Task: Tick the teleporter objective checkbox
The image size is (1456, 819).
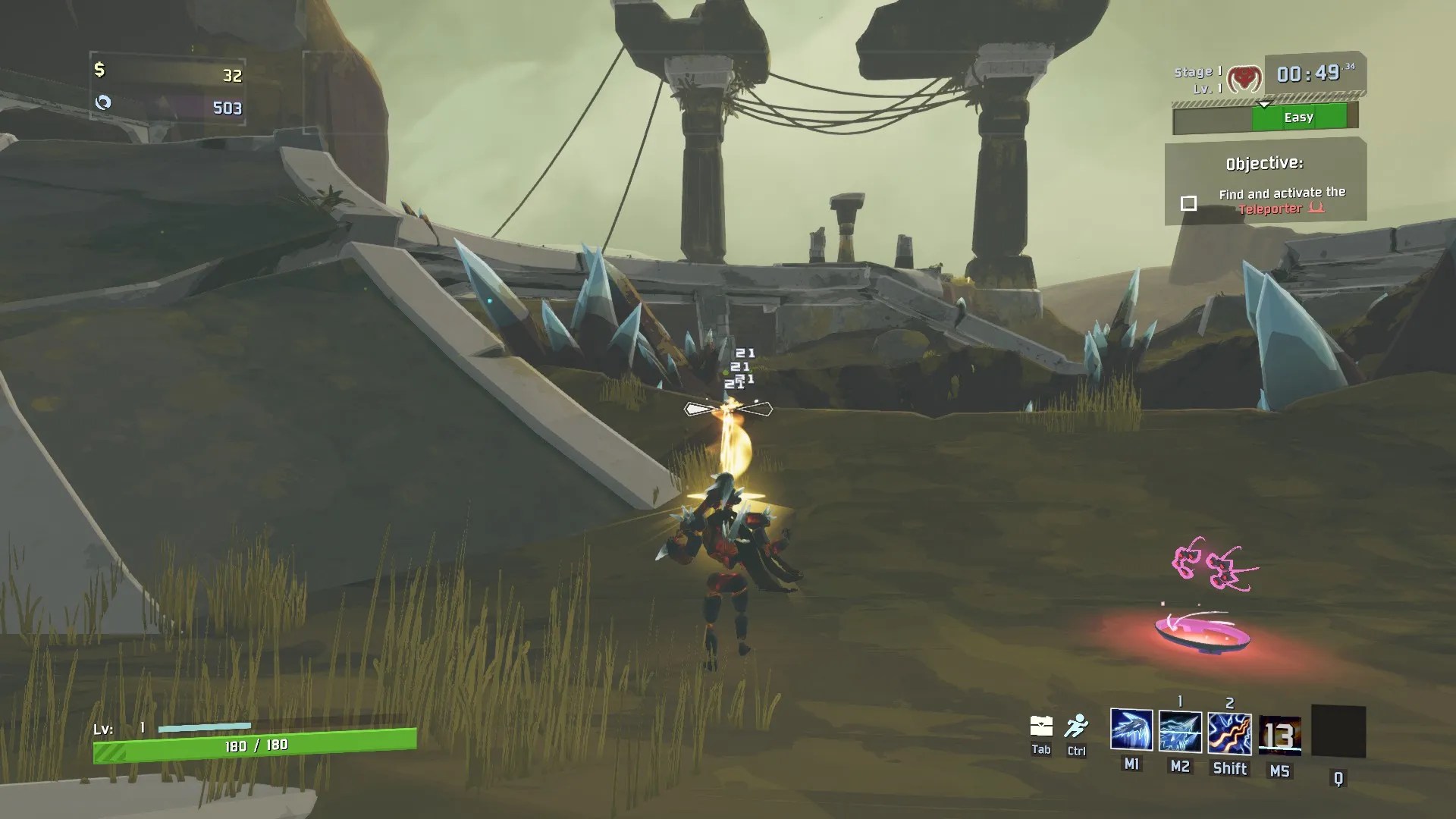Action: coord(1188,203)
